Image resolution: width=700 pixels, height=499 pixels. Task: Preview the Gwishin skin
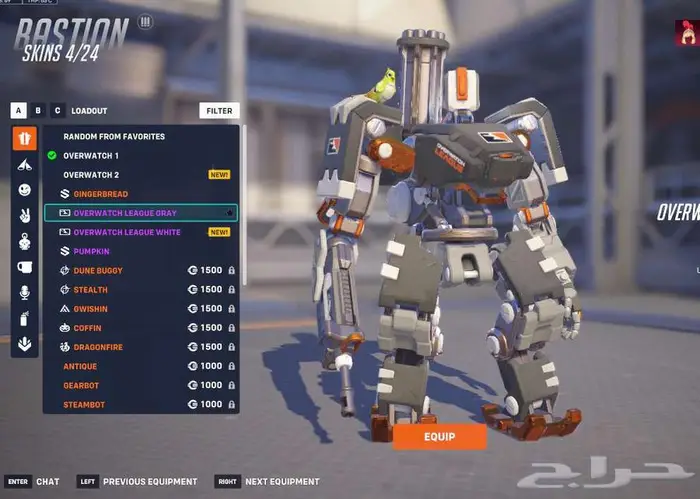coord(91,309)
